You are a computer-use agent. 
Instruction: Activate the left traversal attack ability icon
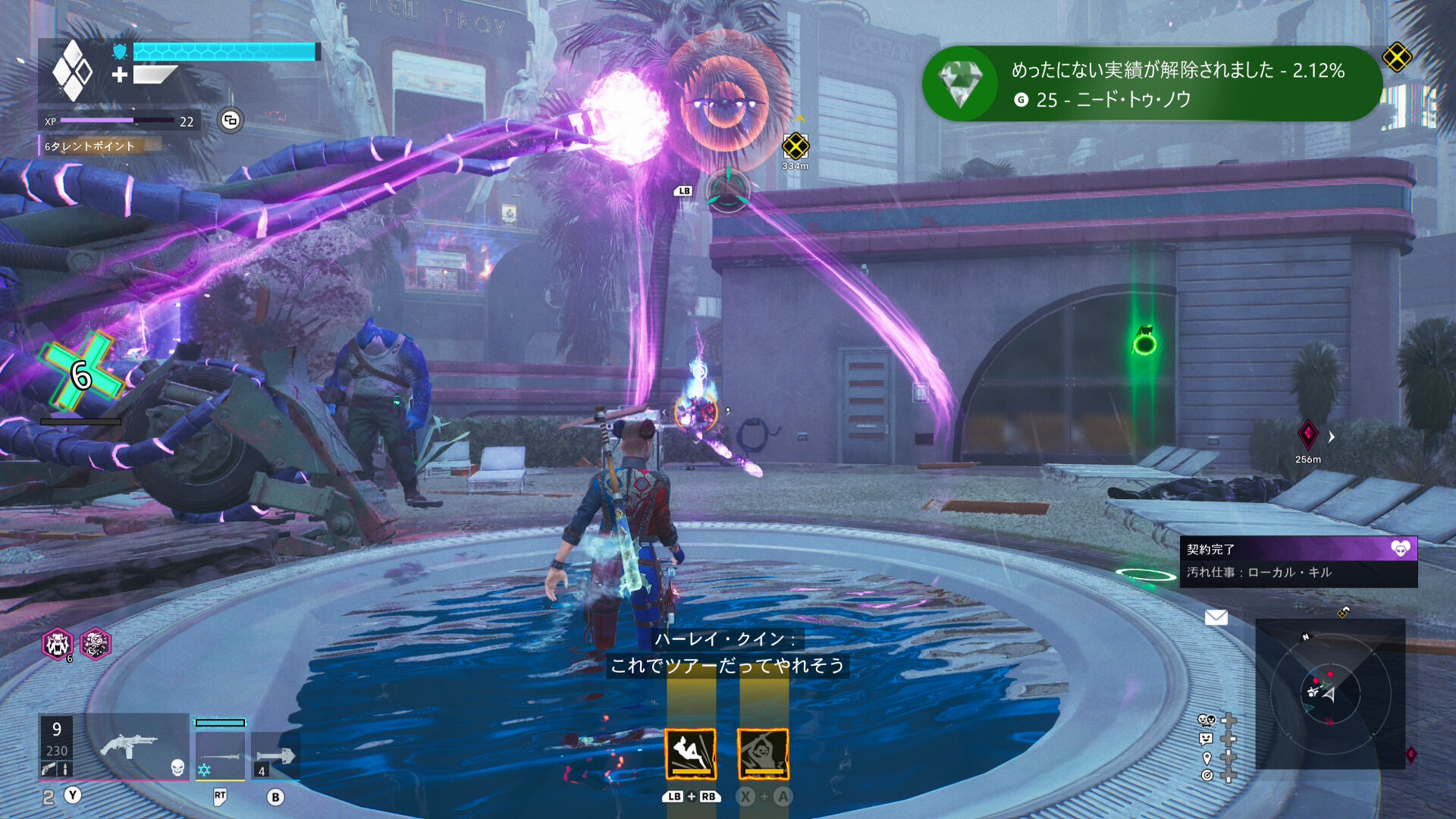point(690,754)
